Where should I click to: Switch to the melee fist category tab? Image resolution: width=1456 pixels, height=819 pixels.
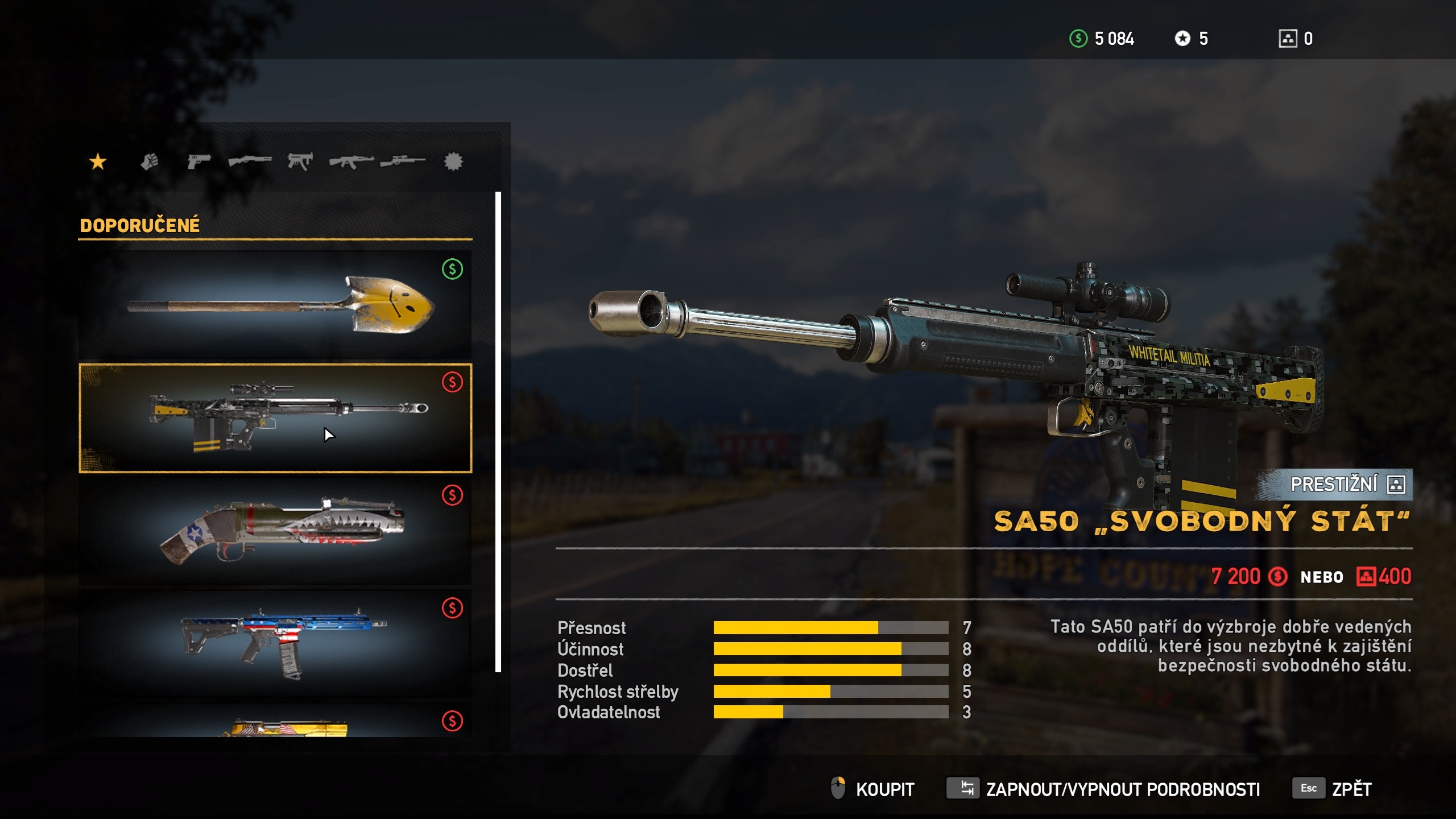tap(149, 162)
